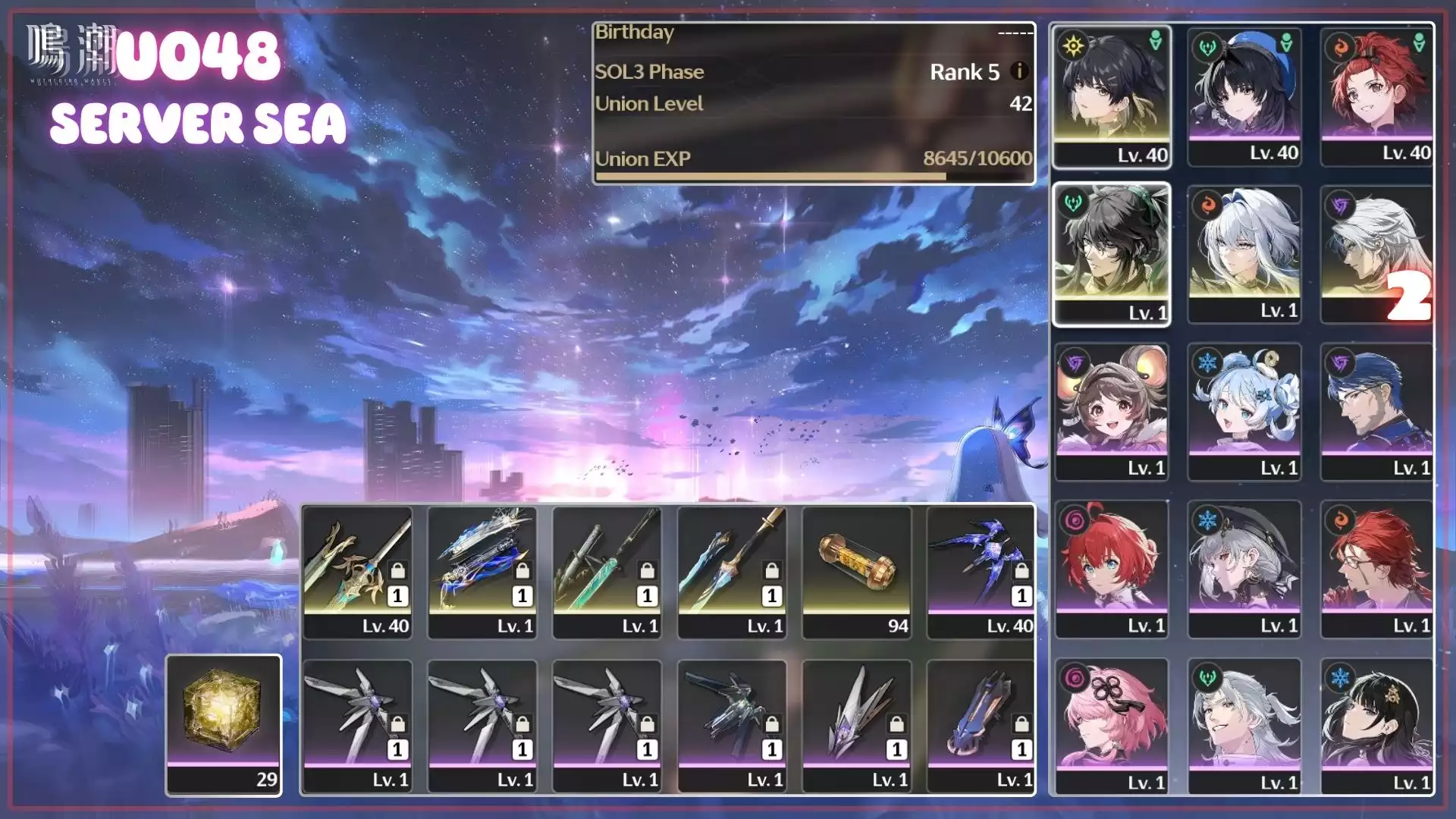
Task: Select the gold sword slot at Lv. 40
Action: point(357,572)
